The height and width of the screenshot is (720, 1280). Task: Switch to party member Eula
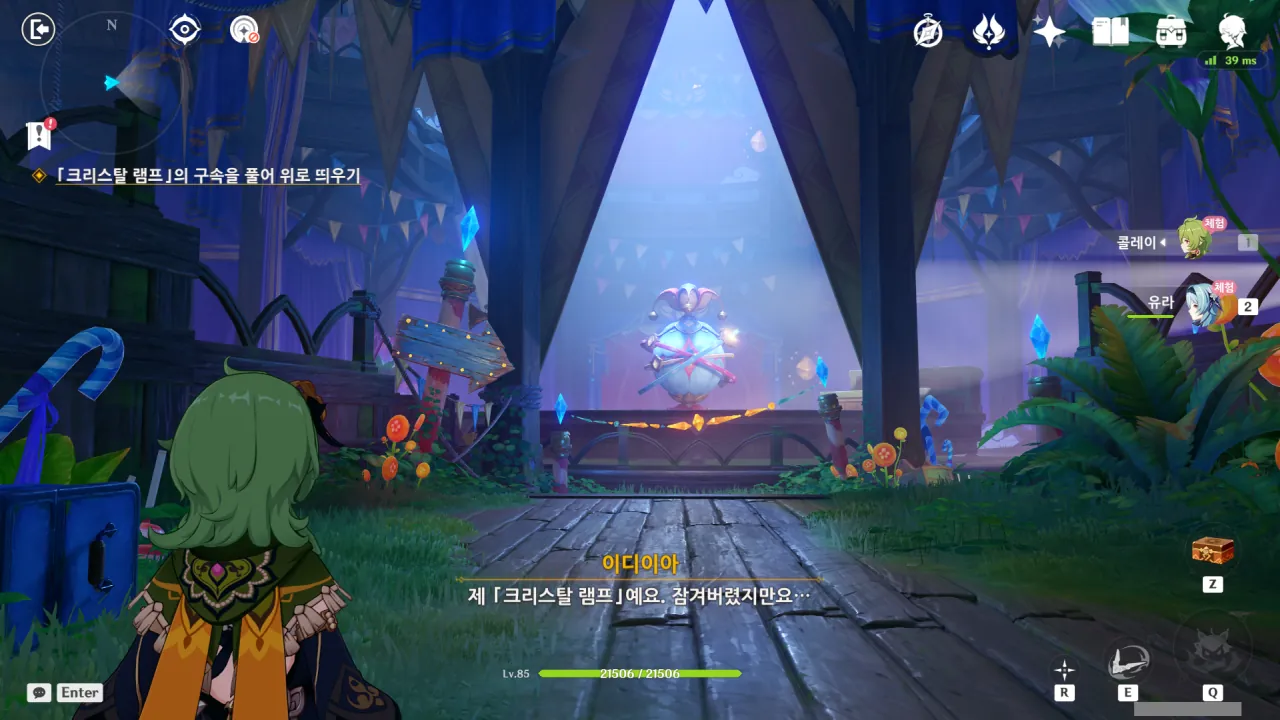tap(1199, 304)
